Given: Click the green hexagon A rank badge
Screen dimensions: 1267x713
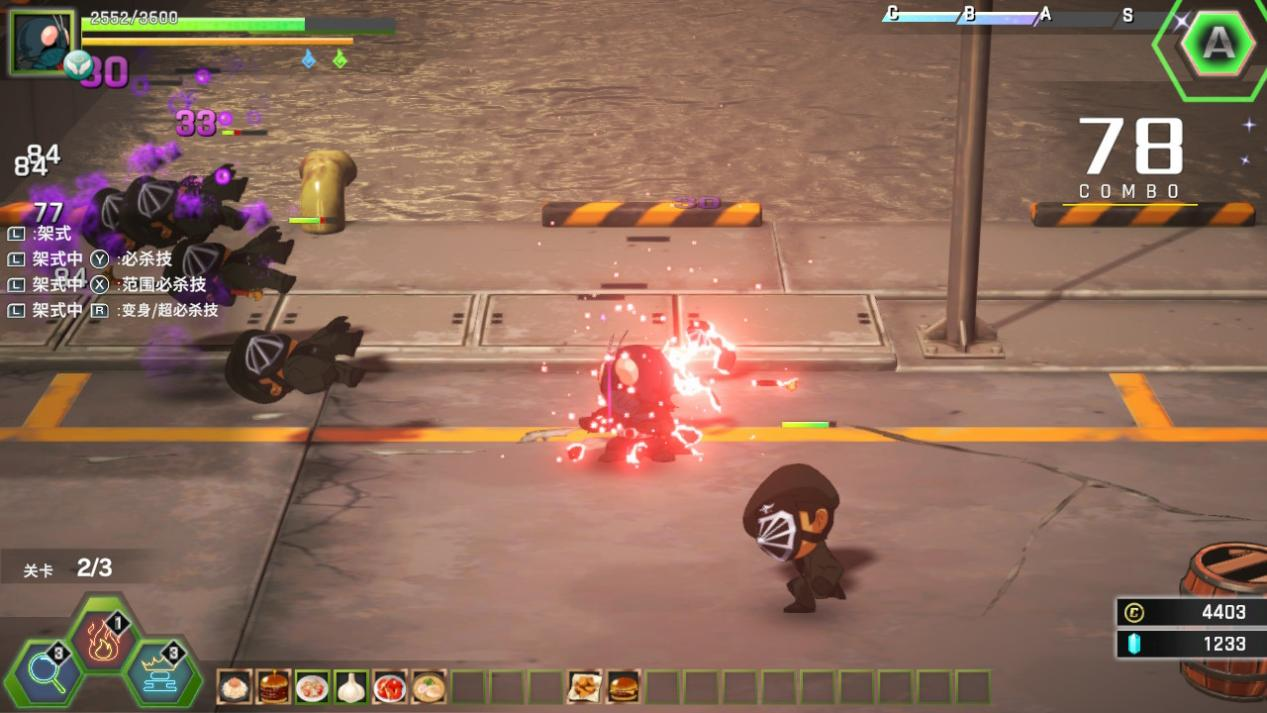Looking at the screenshot, I should pyautogui.click(x=1218, y=44).
